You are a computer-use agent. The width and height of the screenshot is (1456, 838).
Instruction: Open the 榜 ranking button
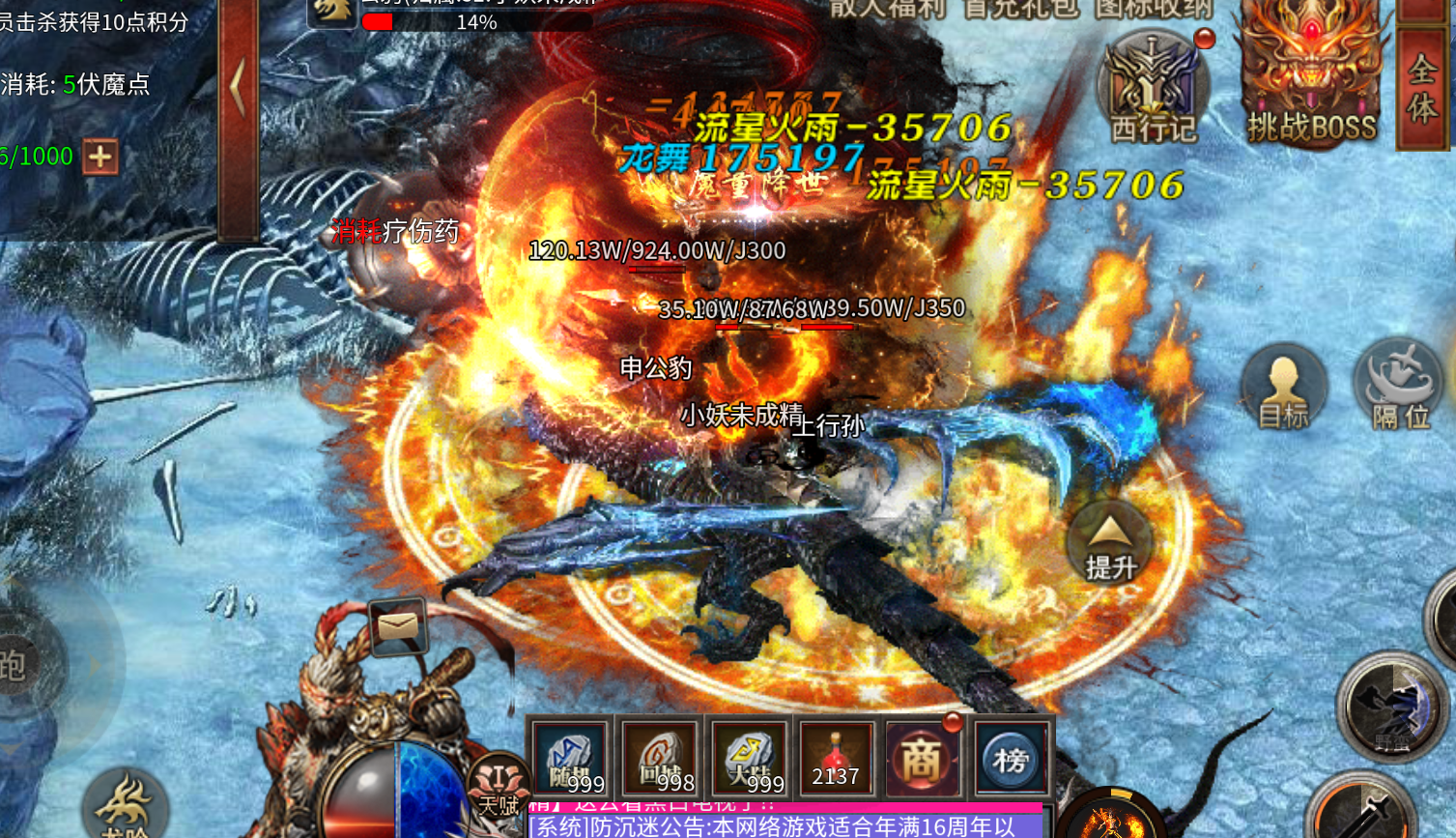(1011, 760)
